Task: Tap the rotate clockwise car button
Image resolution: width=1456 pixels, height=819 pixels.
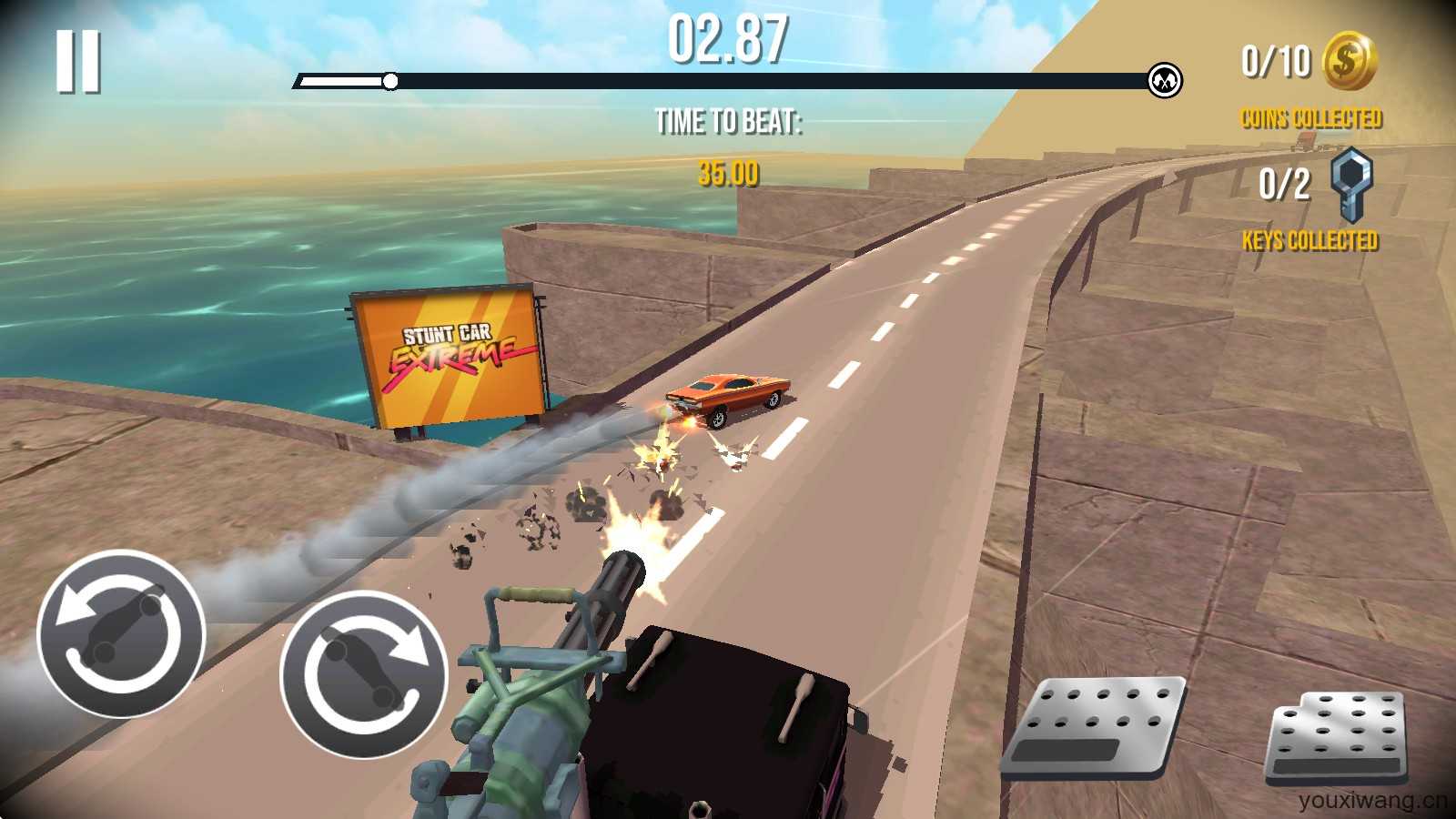Action: click(x=364, y=674)
